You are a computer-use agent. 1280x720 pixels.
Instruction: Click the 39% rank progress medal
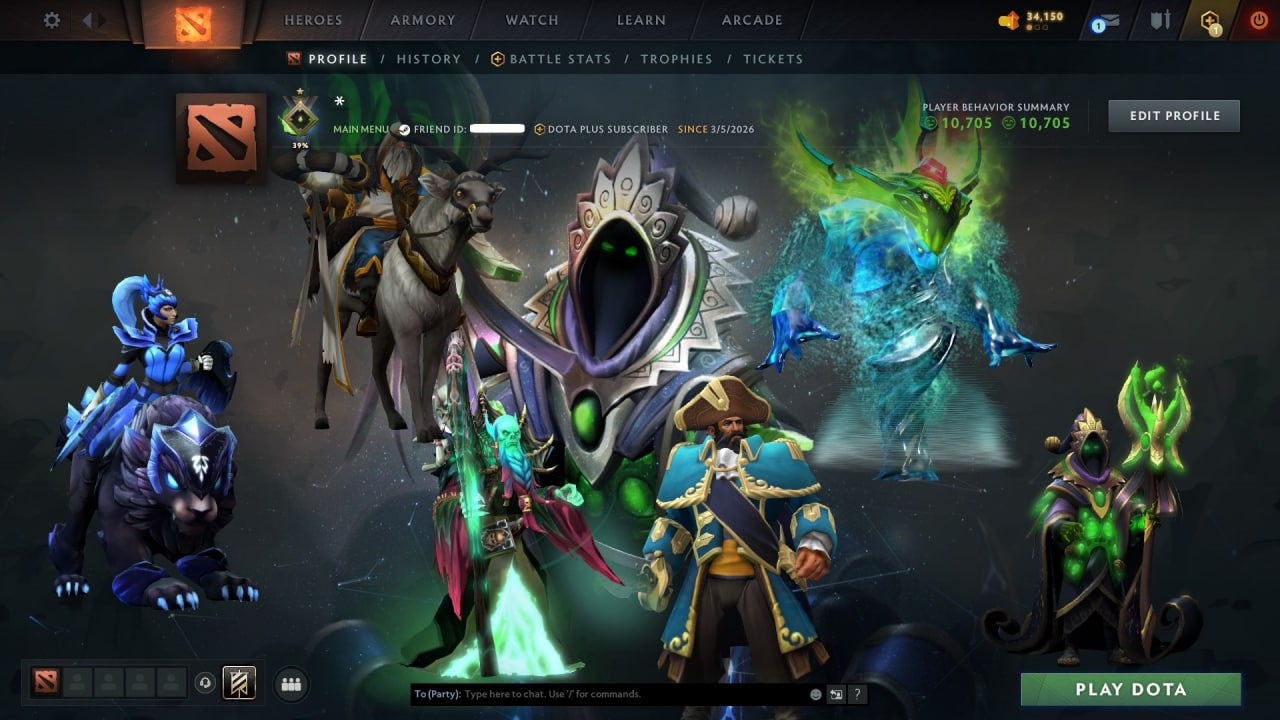[299, 117]
